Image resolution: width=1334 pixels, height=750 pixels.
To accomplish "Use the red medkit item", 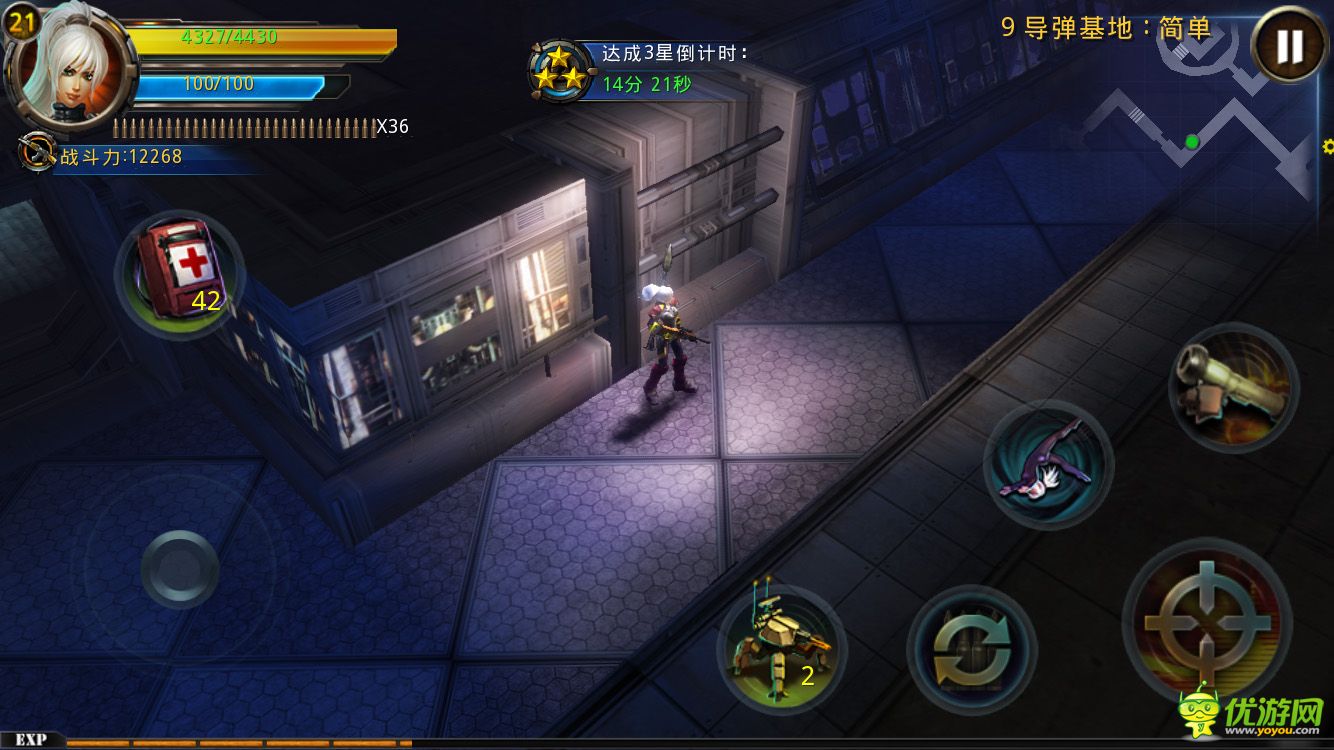I will click(180, 272).
